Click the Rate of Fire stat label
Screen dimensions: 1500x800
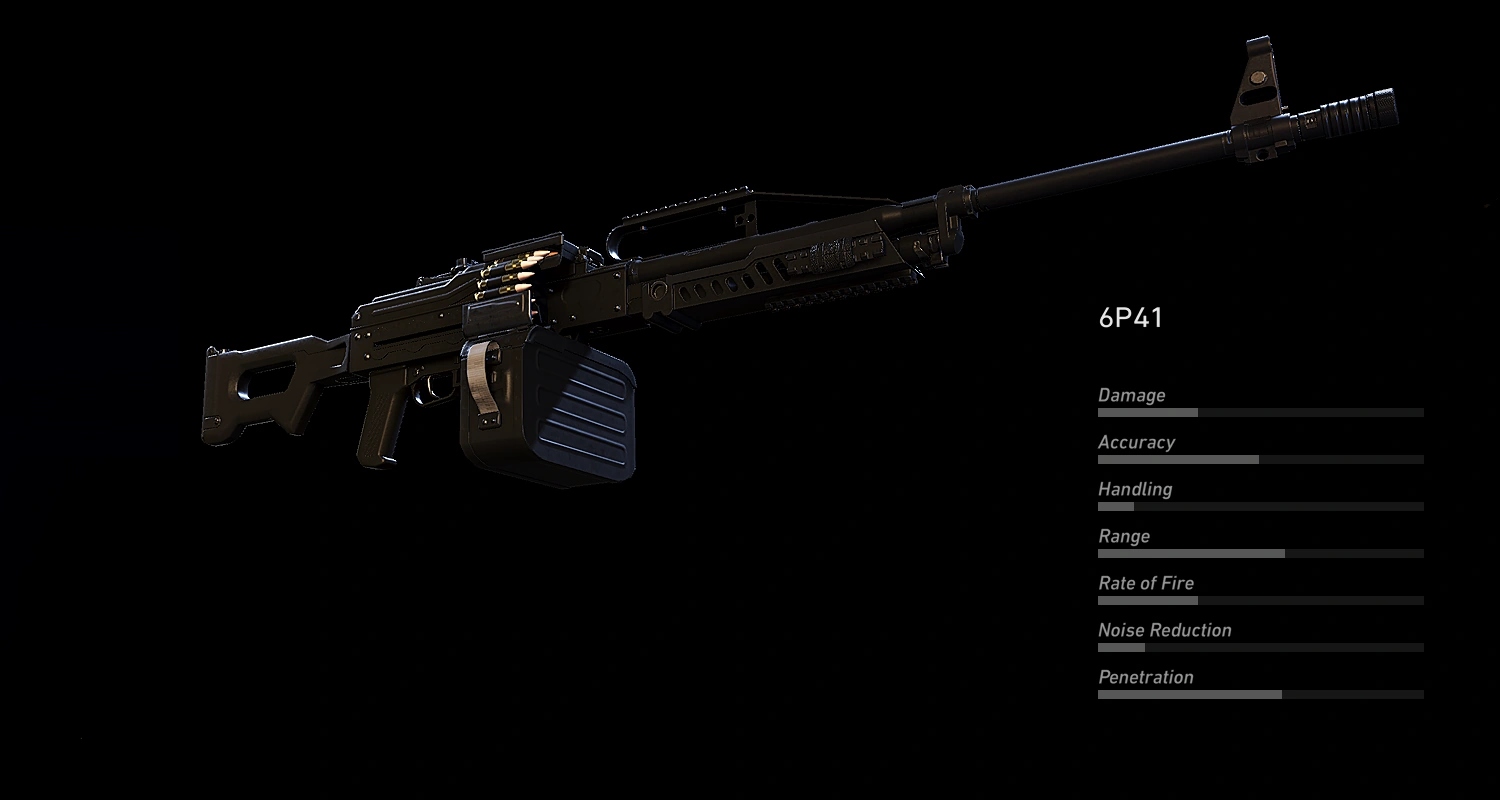[x=1145, y=583]
